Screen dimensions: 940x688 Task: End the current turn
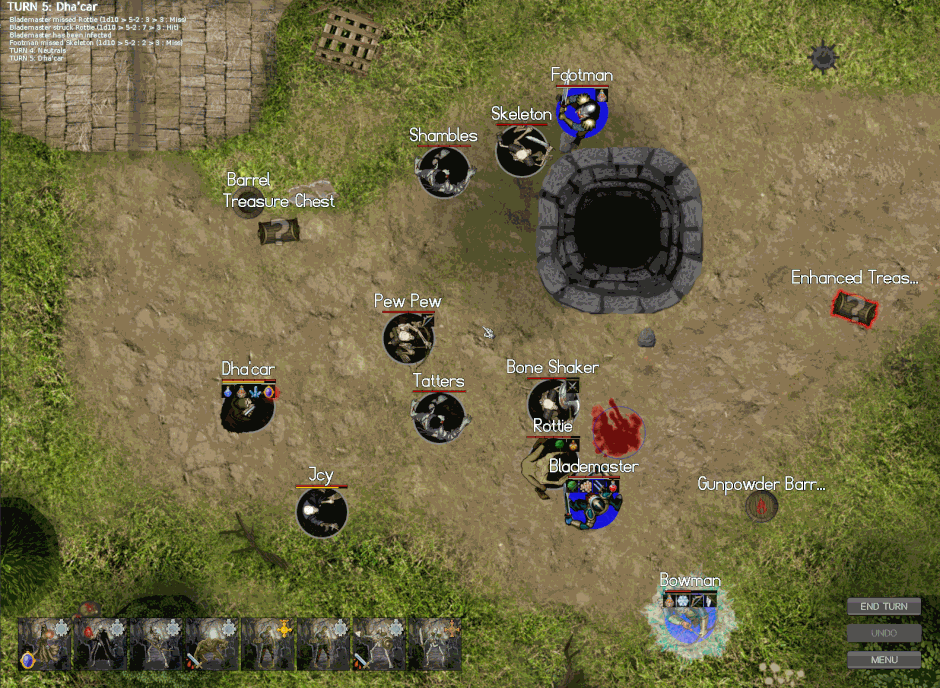883,607
